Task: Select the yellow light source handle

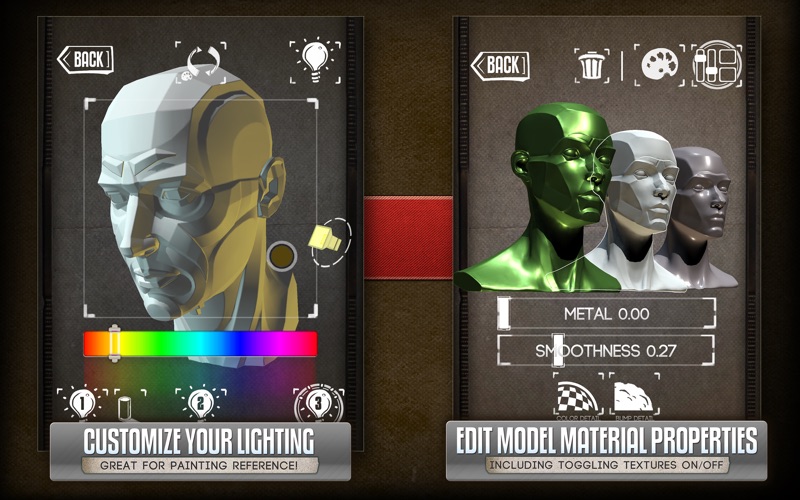Action: pos(326,240)
